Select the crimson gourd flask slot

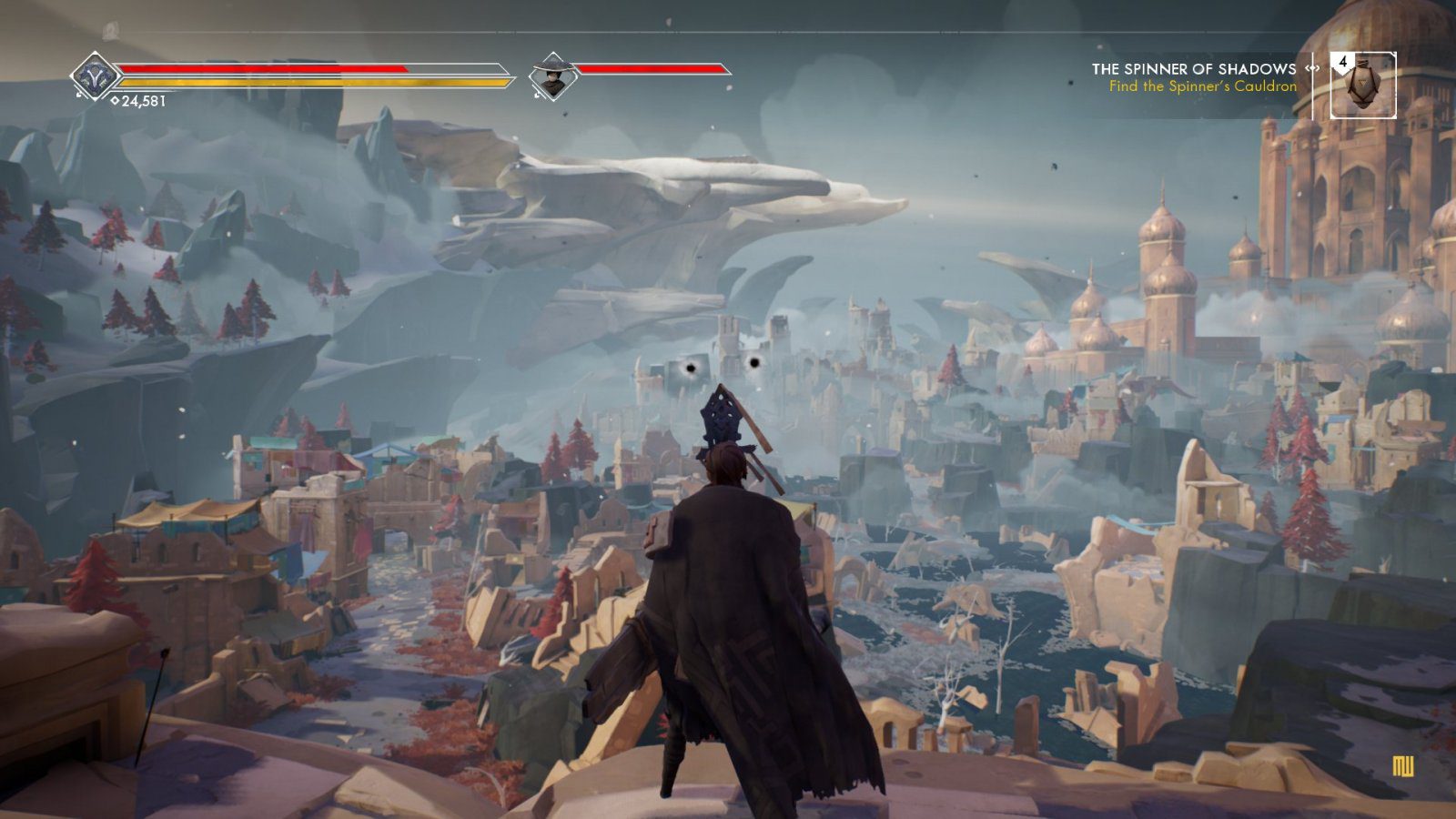1362,86
